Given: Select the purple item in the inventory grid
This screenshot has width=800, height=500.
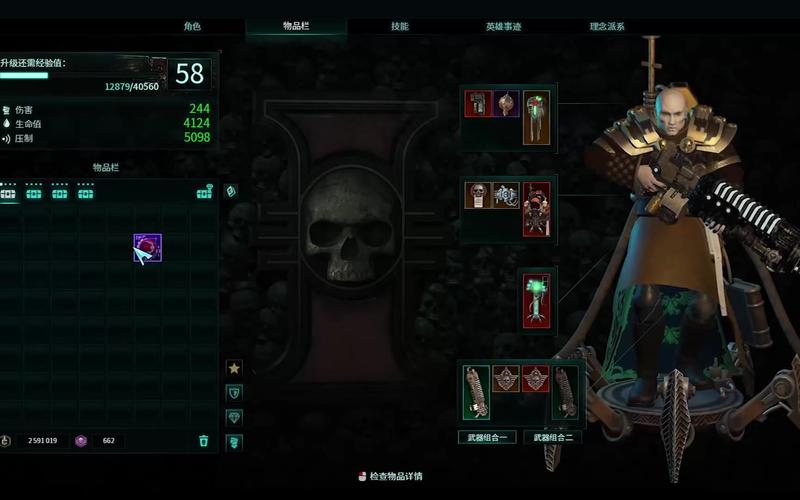Looking at the screenshot, I should pos(147,248).
